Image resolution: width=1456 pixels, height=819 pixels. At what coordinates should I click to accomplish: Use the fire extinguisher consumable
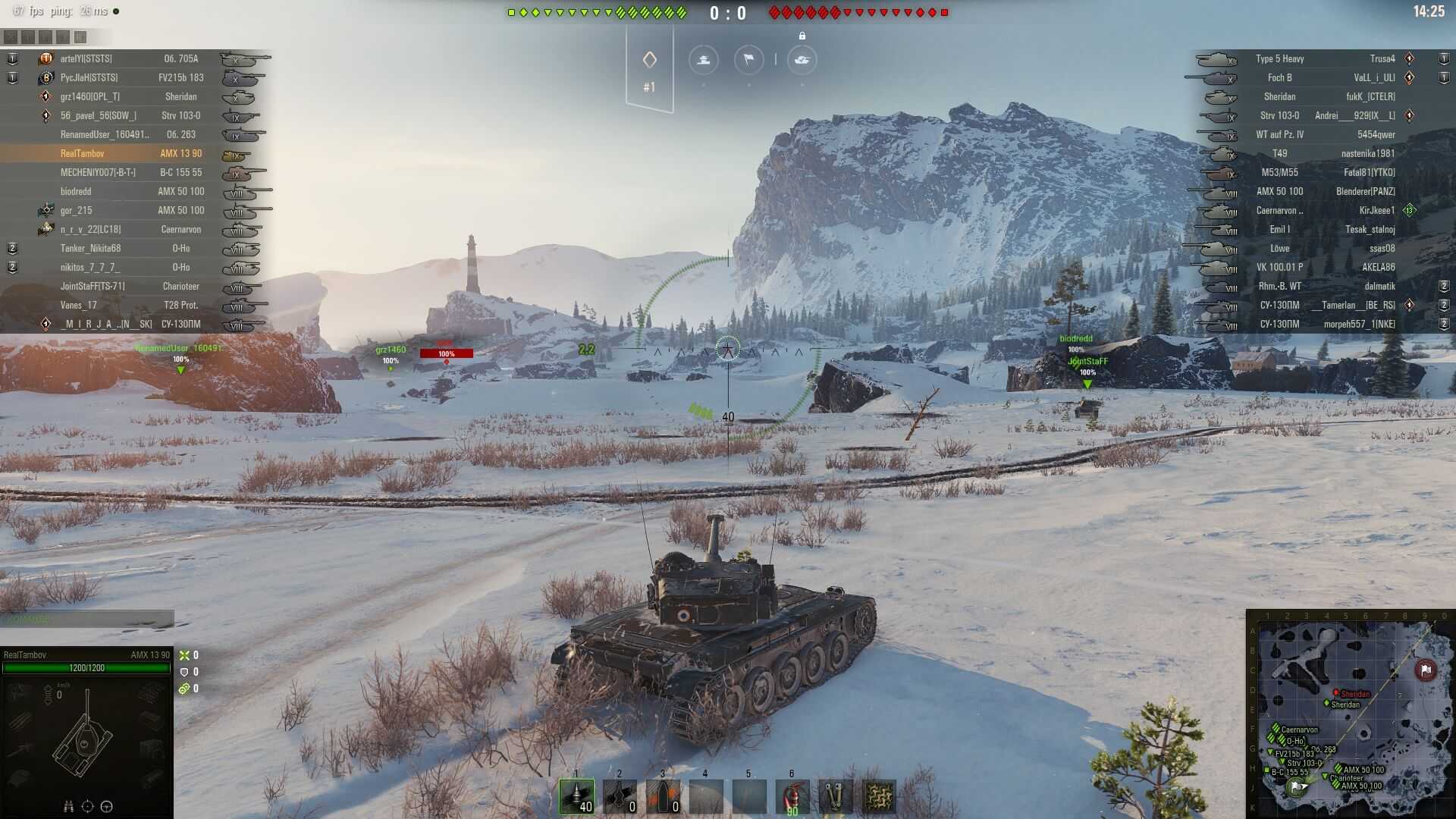point(792,796)
